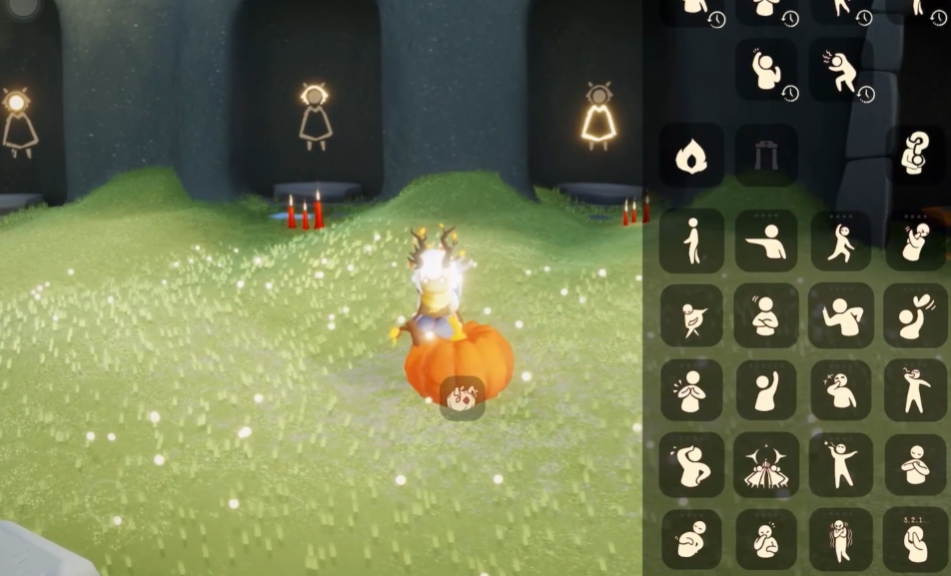Choose the question mark emote
951x576 pixels.
coord(915,155)
